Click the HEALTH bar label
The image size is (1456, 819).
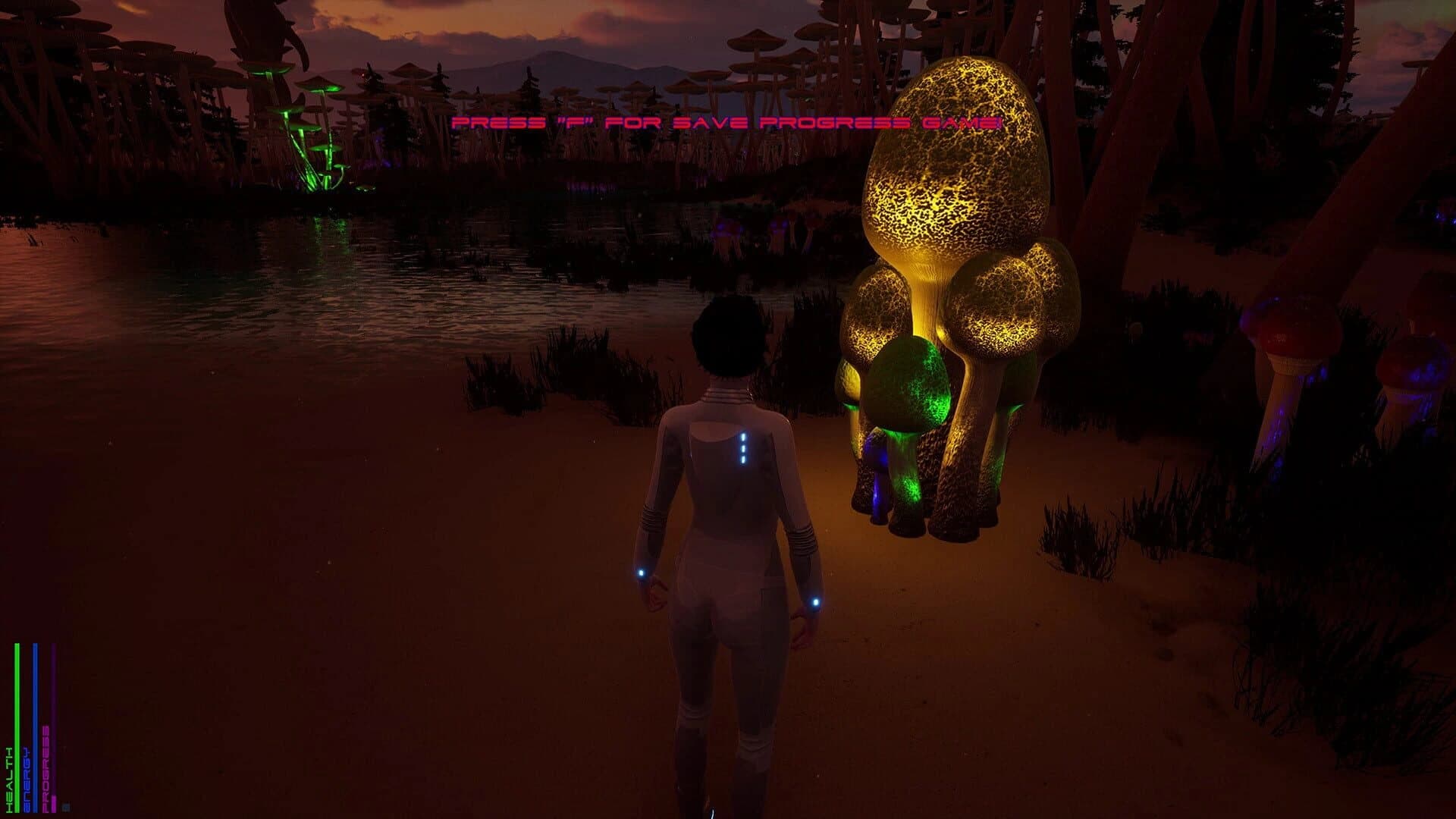(x=8, y=781)
